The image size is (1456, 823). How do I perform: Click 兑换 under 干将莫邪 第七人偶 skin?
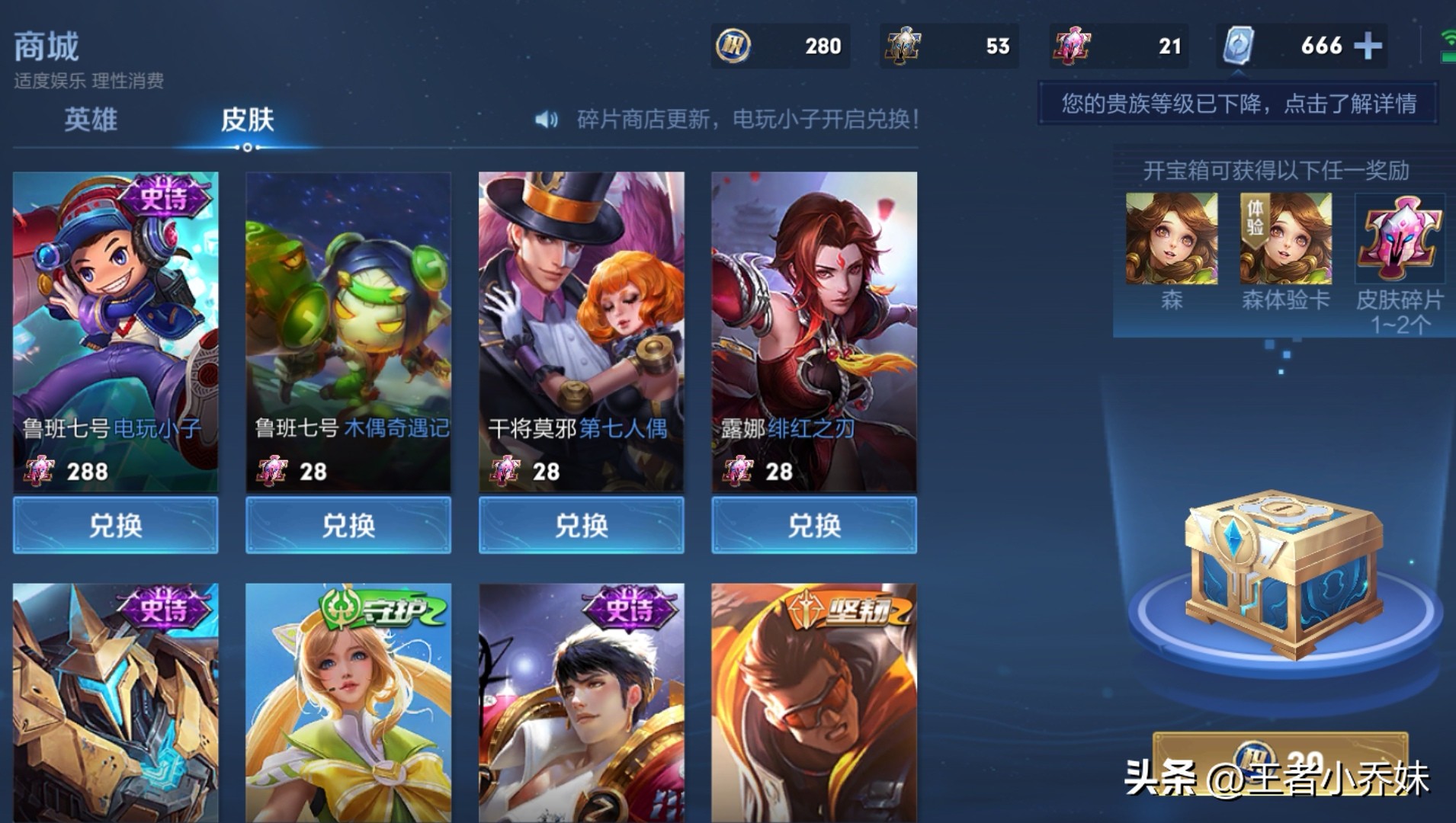(580, 526)
